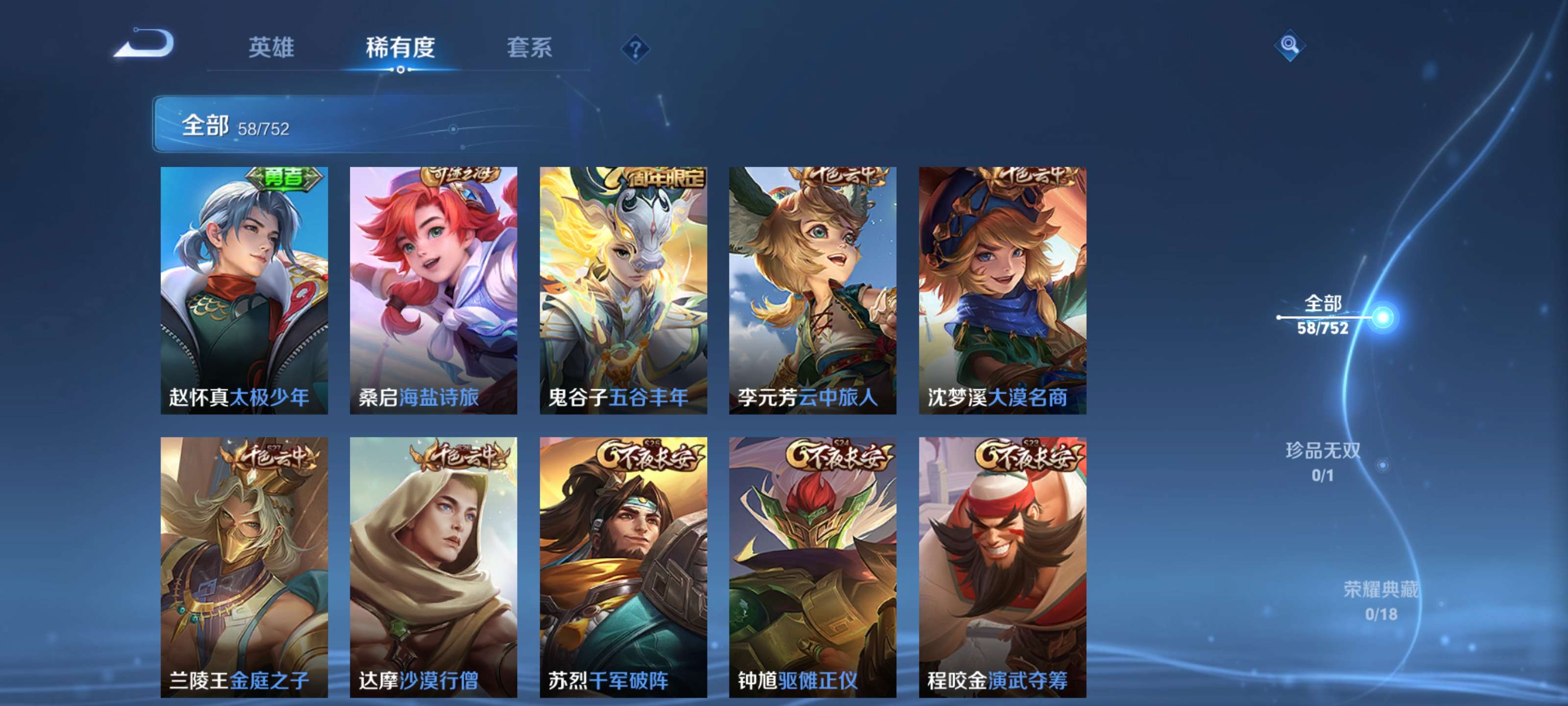This screenshot has width=1568, height=706.
Task: Click the 稀有度 tab indicator dot
Action: [x=401, y=70]
